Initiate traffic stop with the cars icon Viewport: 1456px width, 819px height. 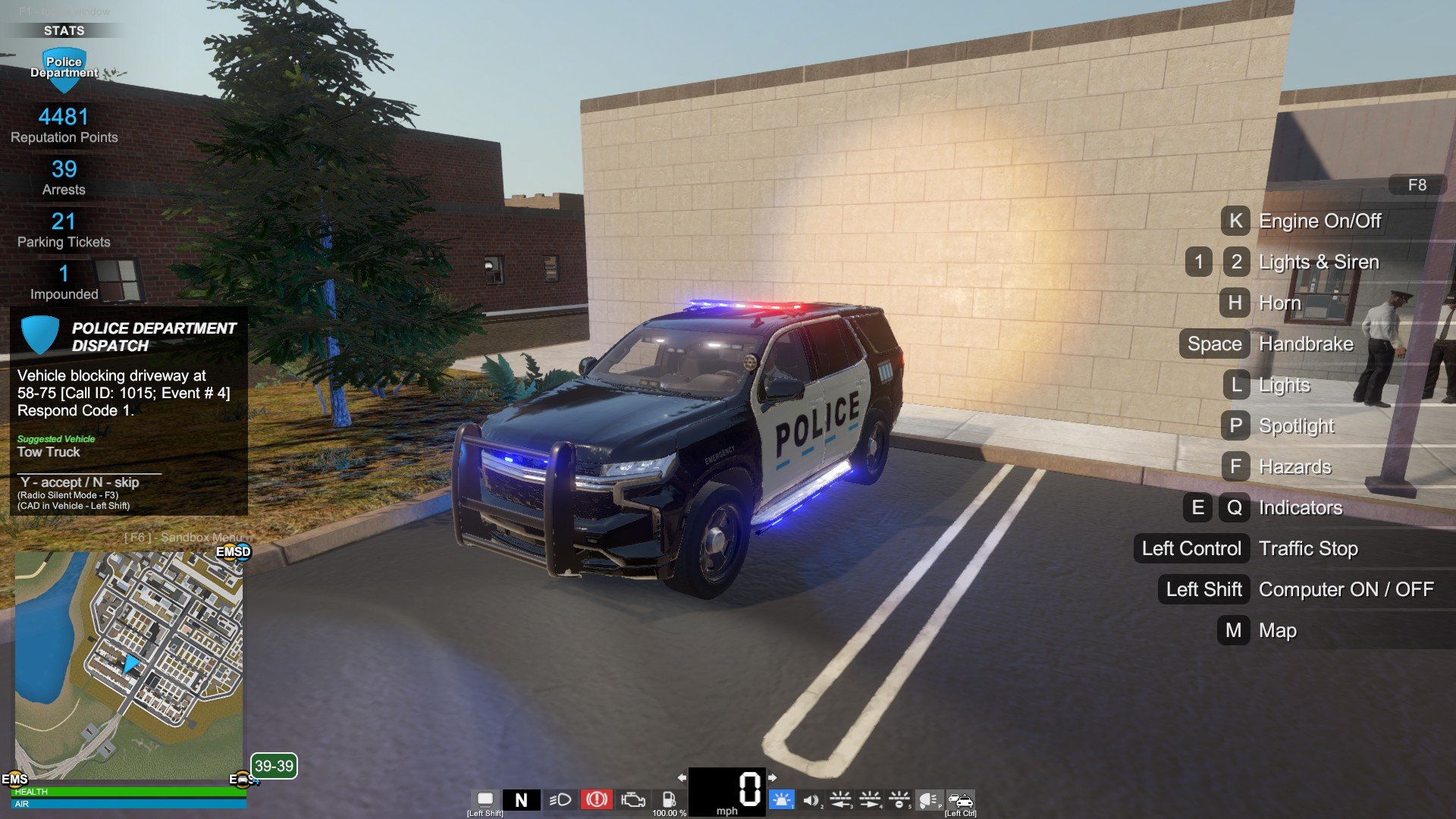tap(960, 800)
